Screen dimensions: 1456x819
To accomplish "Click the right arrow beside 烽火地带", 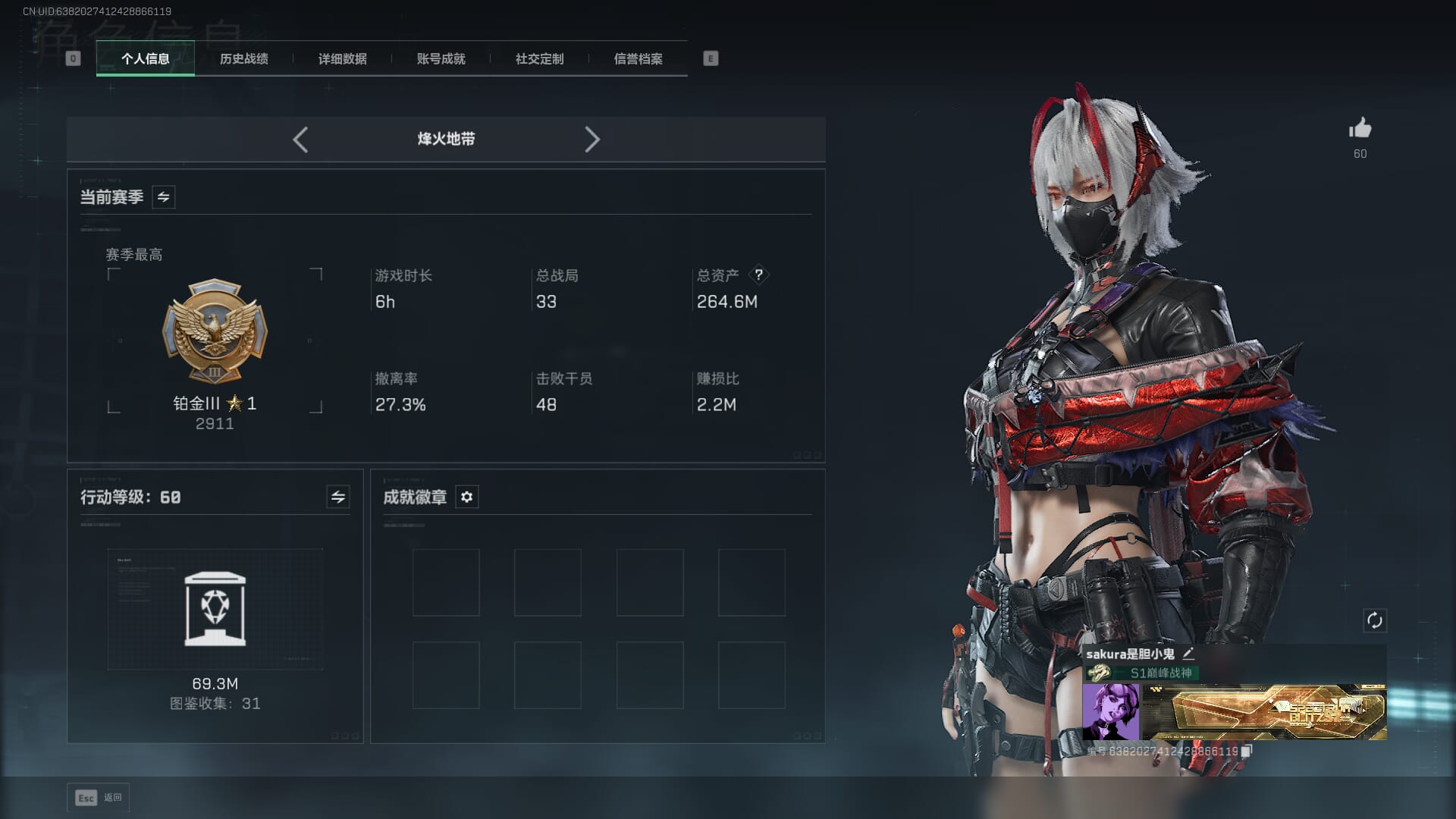I will (592, 140).
